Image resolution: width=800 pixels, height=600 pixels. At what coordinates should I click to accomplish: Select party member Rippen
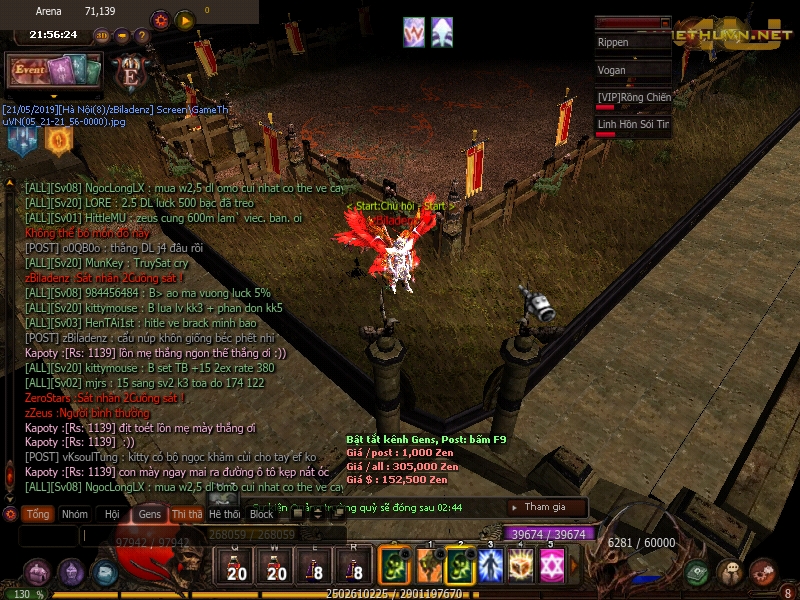(632, 44)
